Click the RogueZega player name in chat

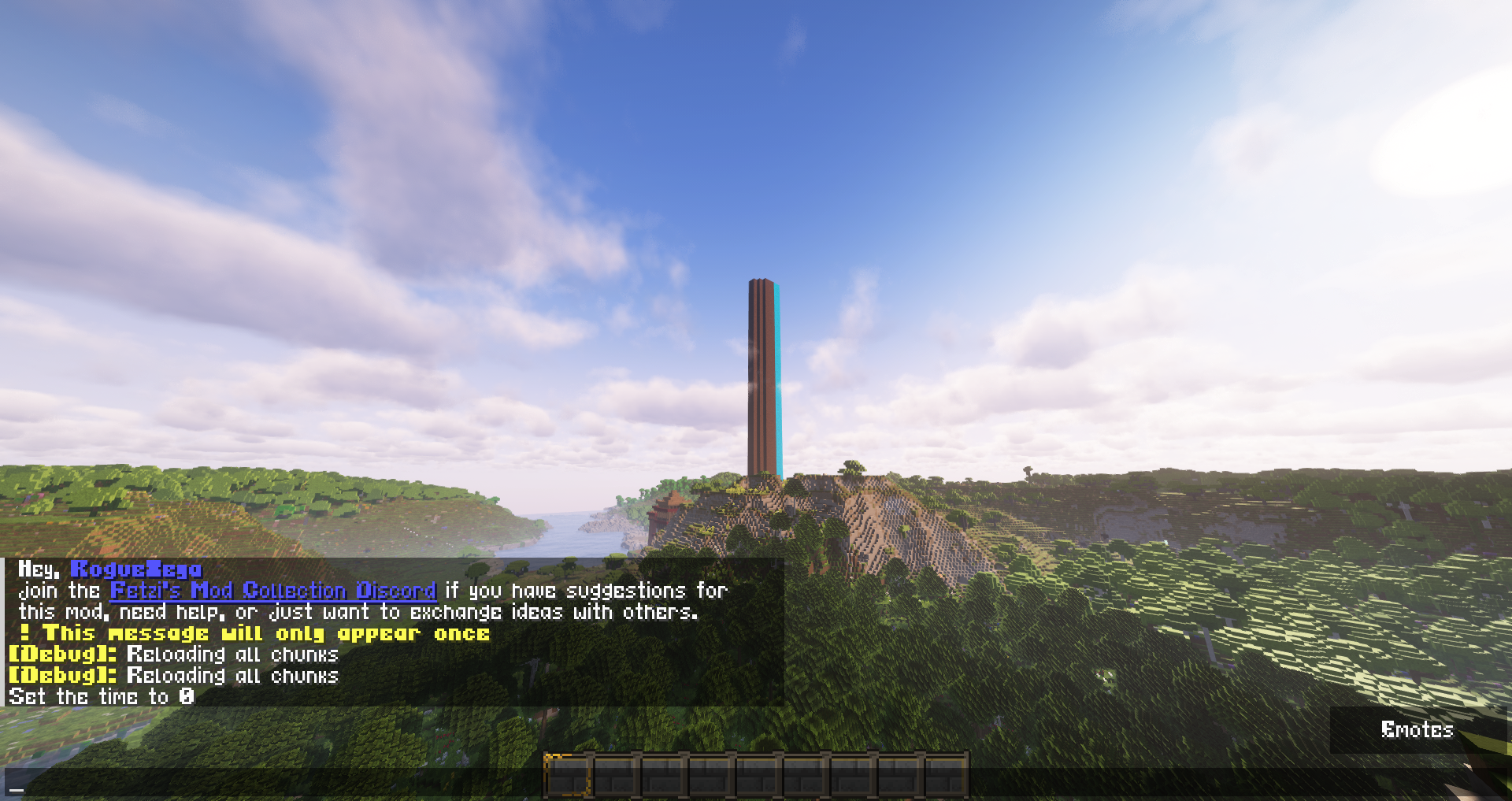(135, 569)
